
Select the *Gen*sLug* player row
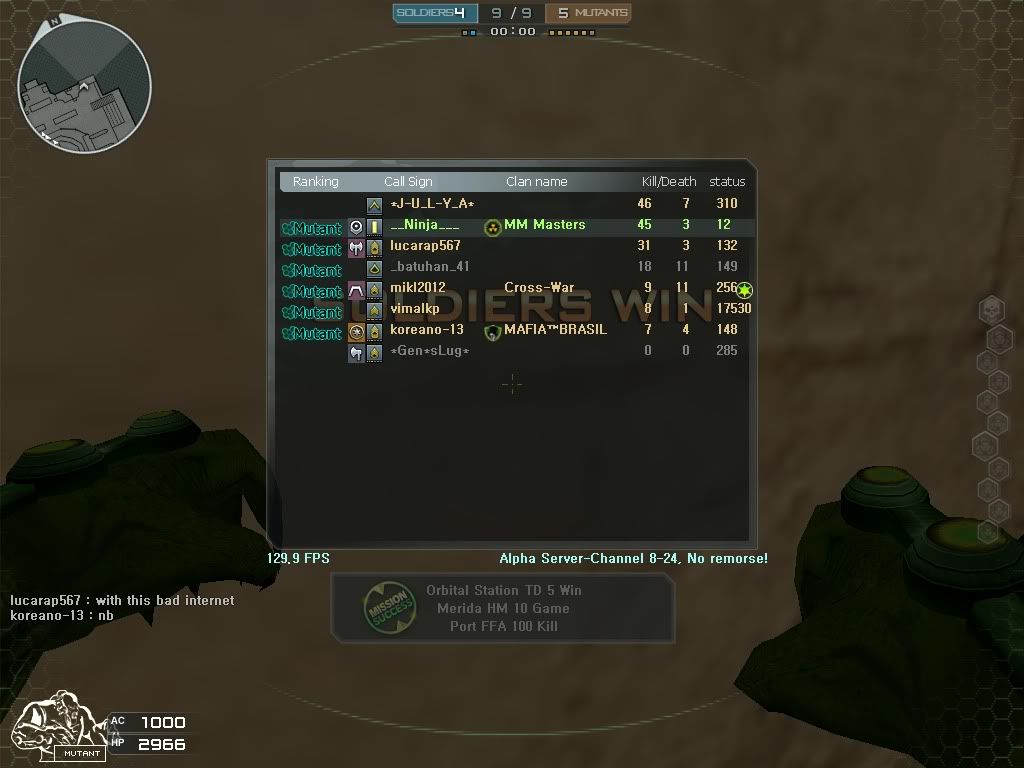pos(429,351)
